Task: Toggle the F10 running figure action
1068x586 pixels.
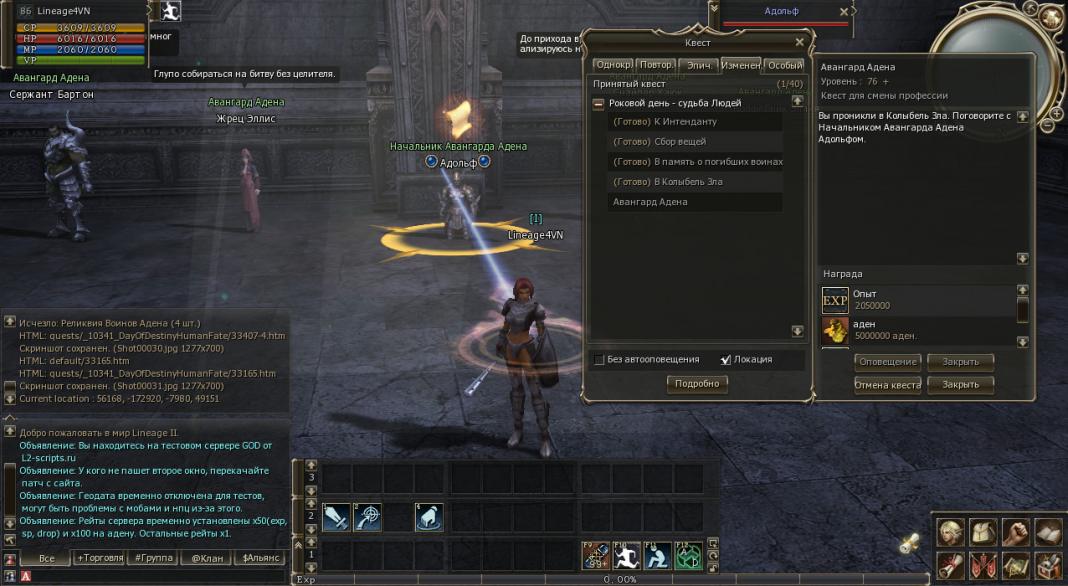Action: click(627, 555)
